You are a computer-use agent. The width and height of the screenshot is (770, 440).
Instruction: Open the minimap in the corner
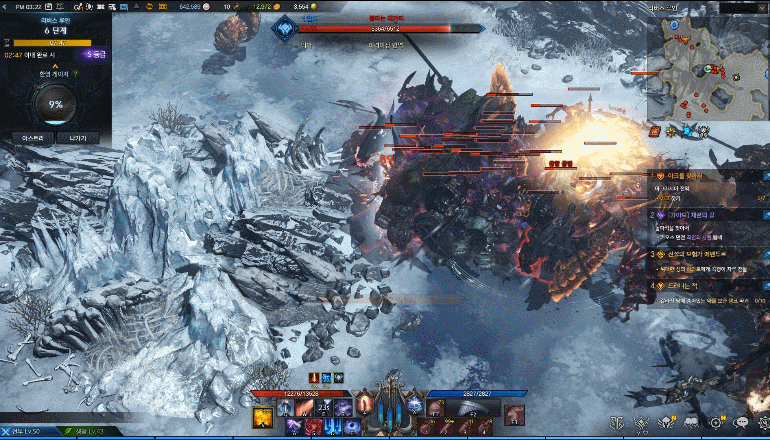[x=708, y=62]
